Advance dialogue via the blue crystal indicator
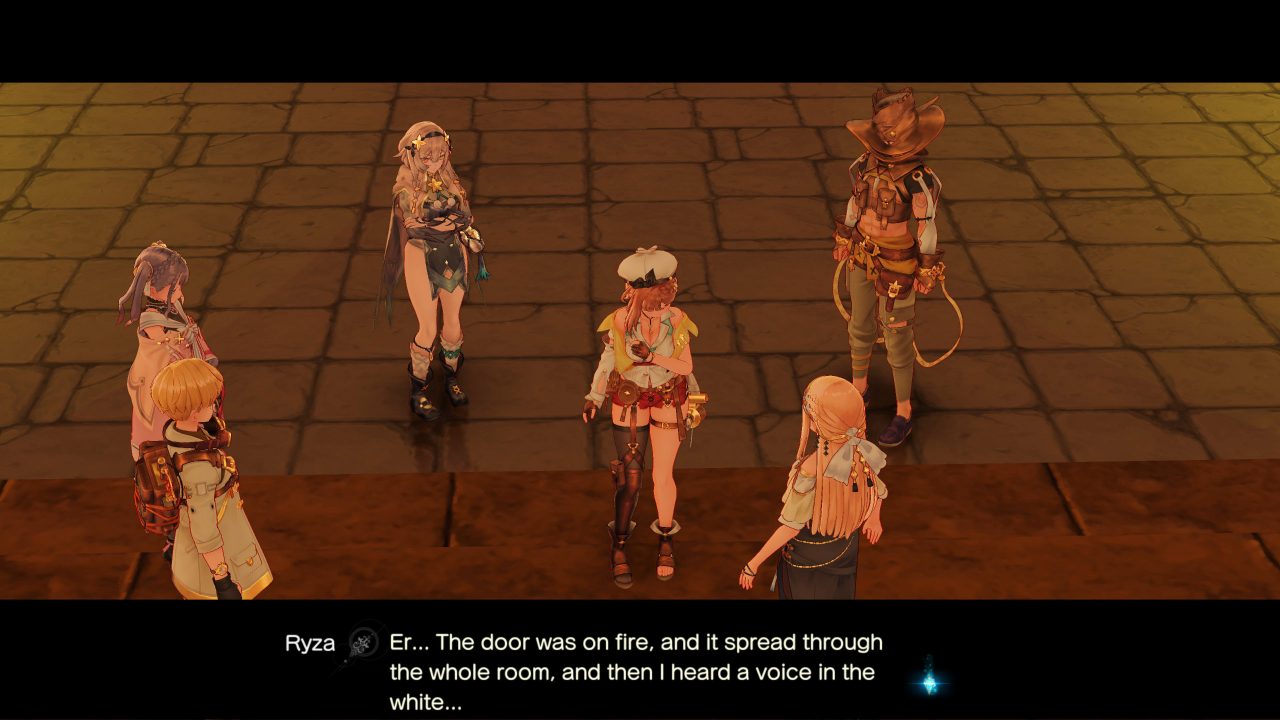Image resolution: width=1280 pixels, height=720 pixels. pyautogui.click(x=930, y=681)
